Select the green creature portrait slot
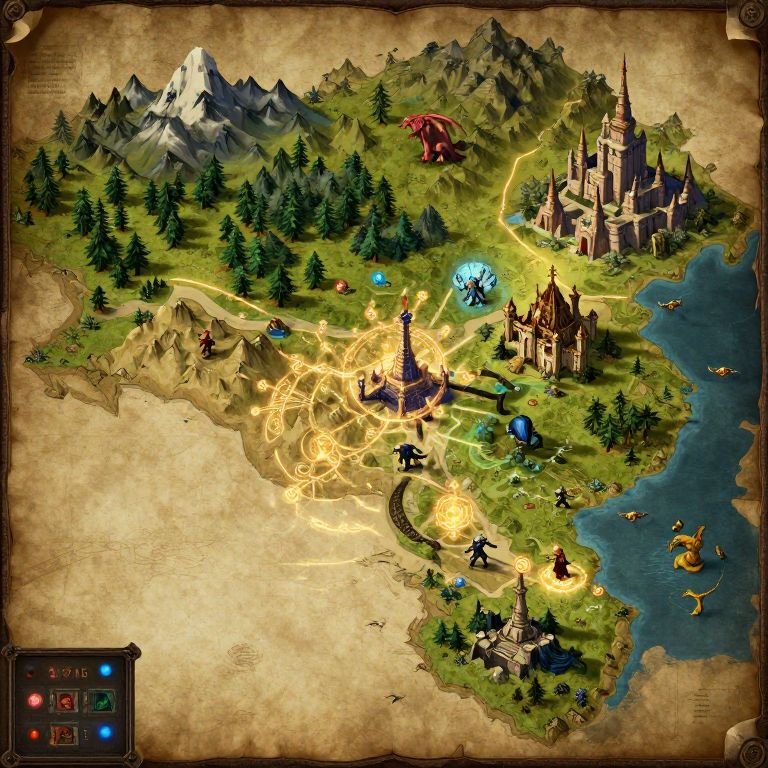 coord(101,701)
